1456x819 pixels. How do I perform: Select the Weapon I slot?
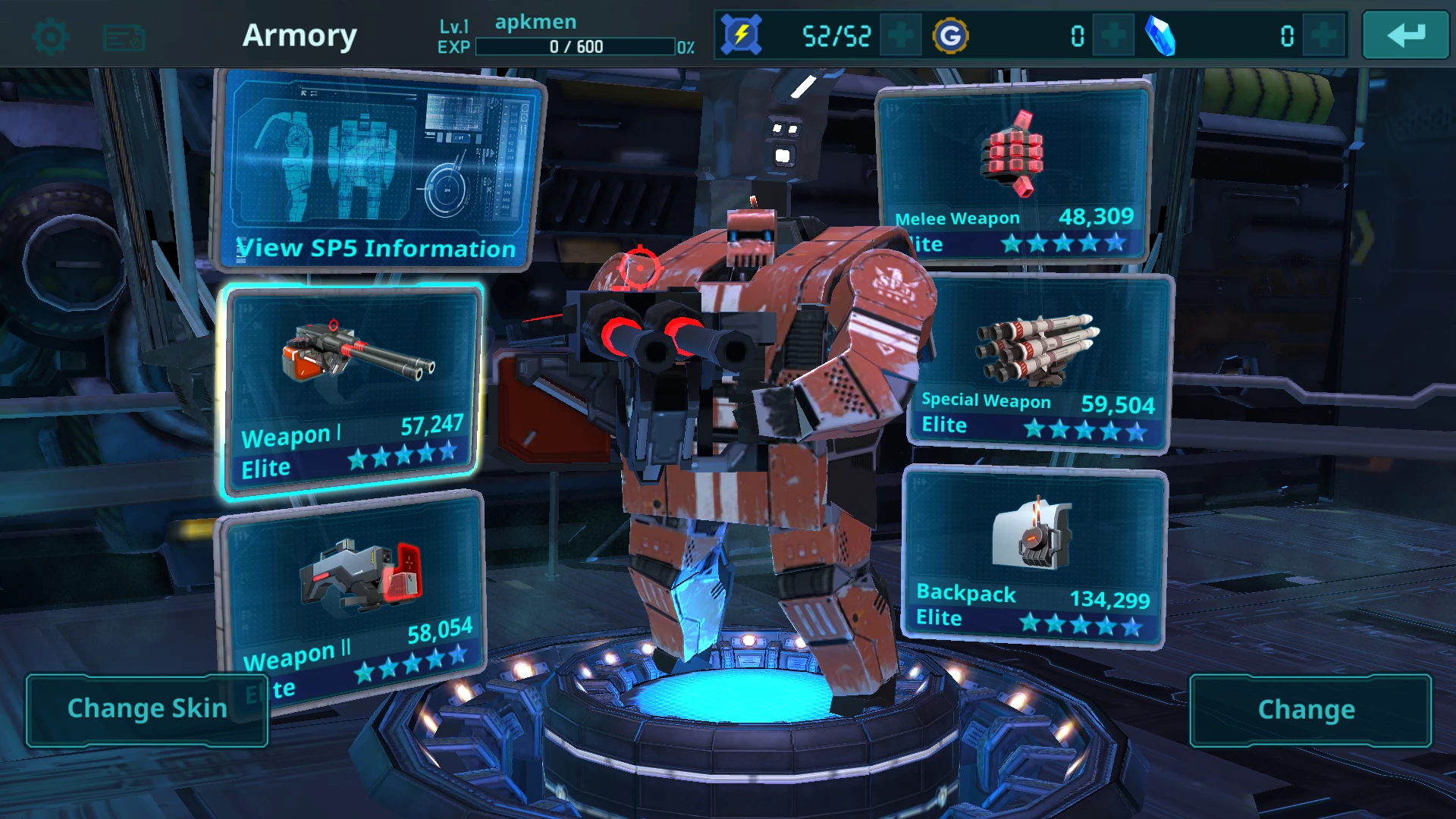[351, 391]
